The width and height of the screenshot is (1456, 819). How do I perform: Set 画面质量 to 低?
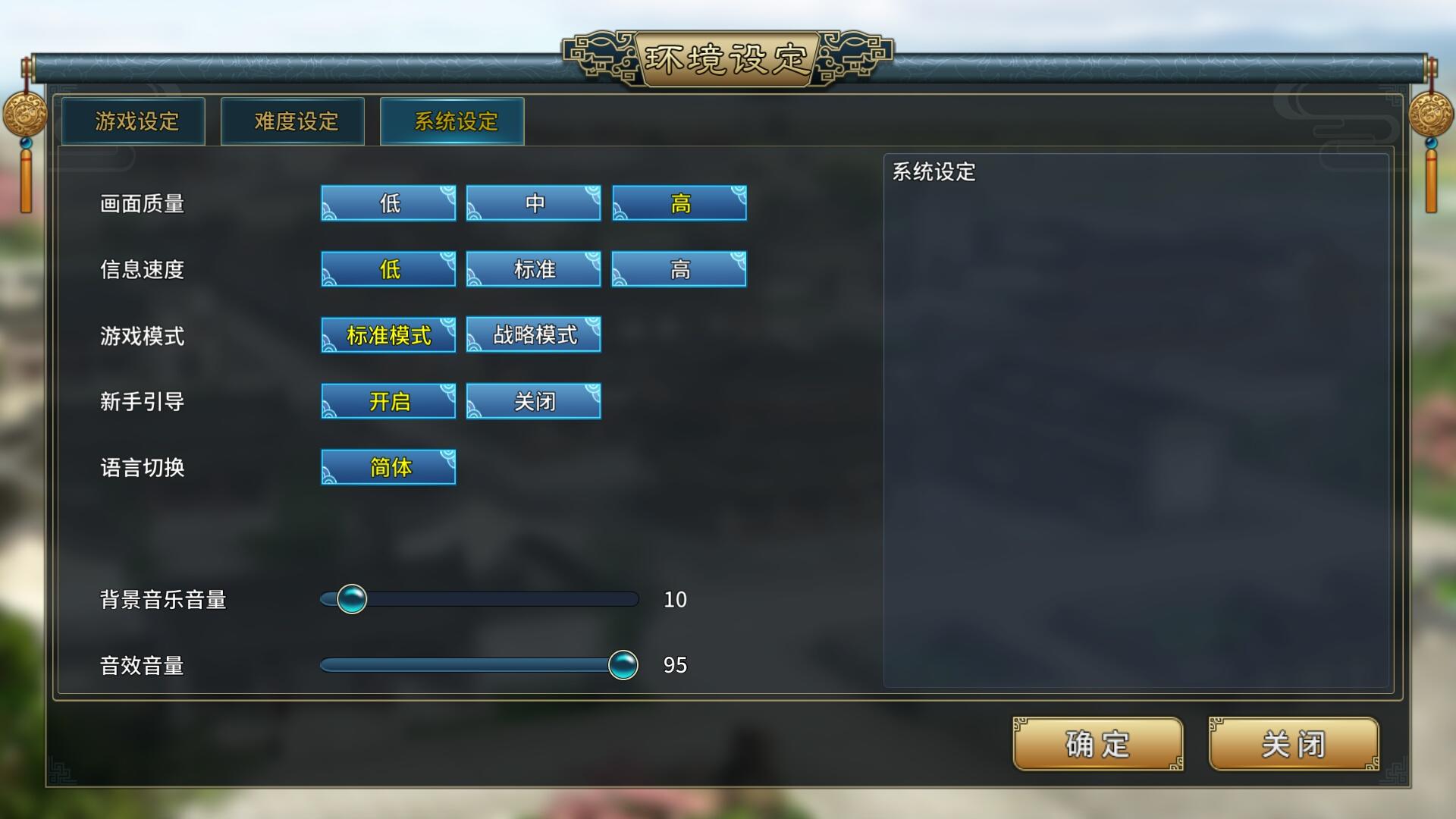[x=388, y=202]
